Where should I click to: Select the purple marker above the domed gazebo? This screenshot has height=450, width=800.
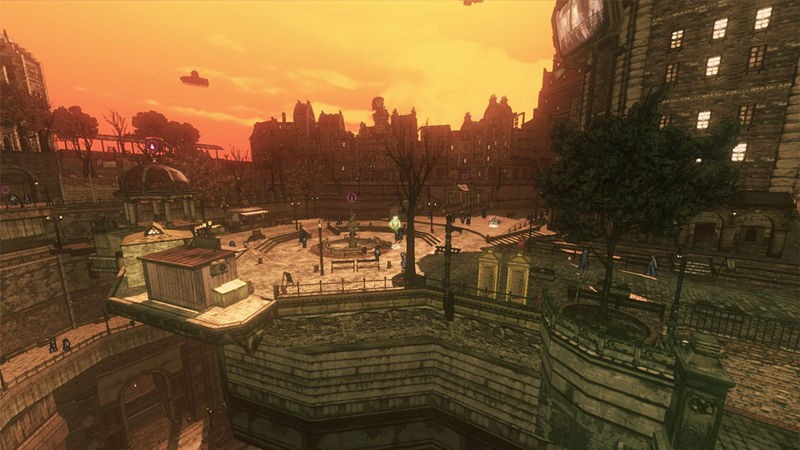tap(152, 146)
